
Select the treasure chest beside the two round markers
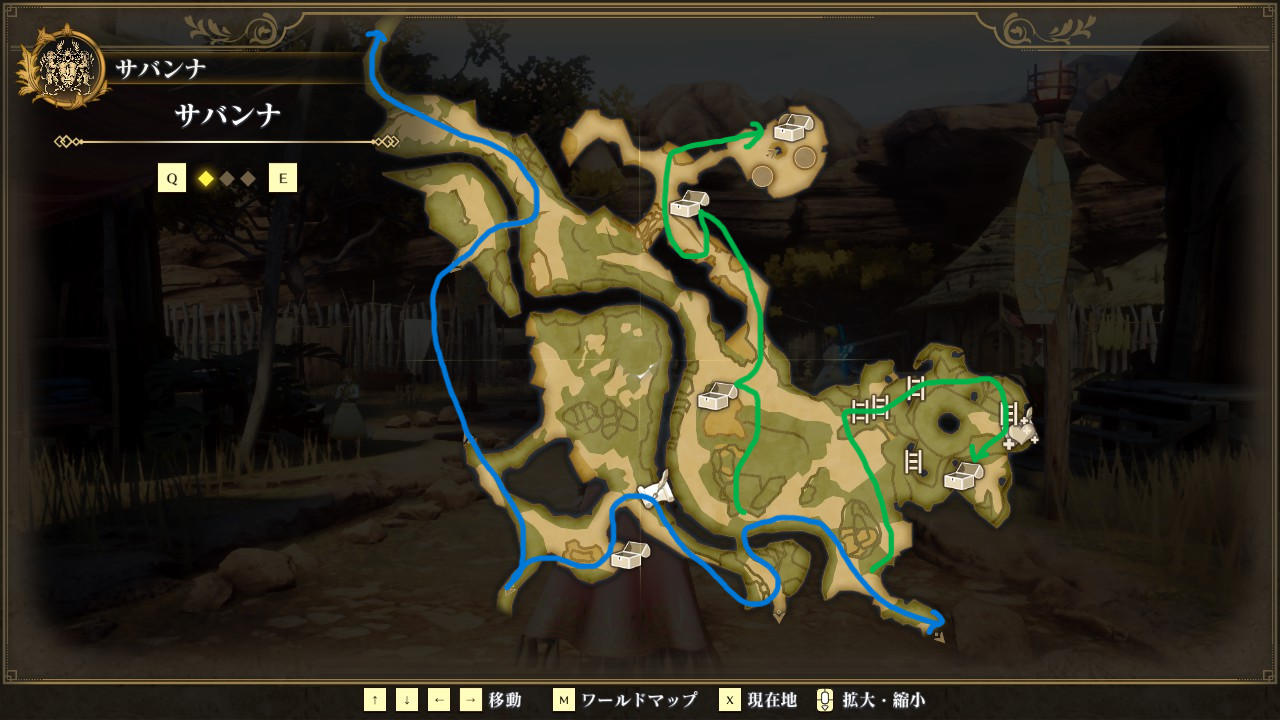tap(793, 128)
